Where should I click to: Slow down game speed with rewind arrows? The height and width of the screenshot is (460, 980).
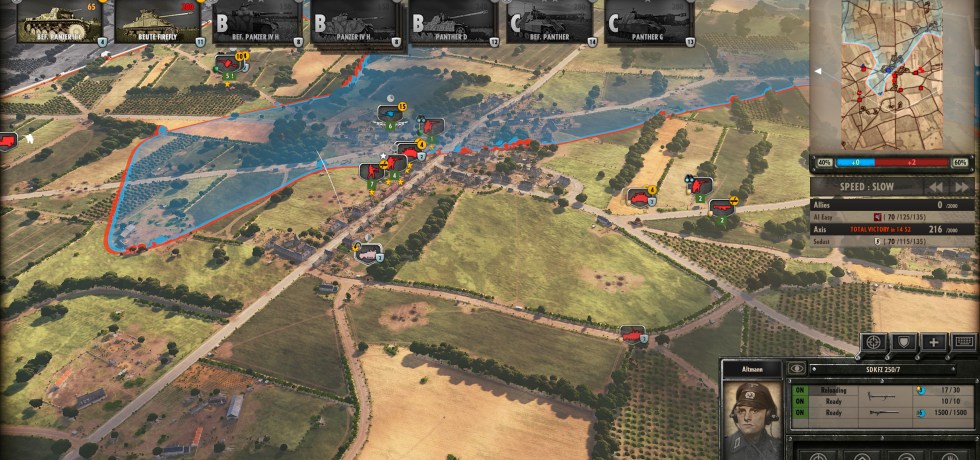pyautogui.click(x=935, y=187)
